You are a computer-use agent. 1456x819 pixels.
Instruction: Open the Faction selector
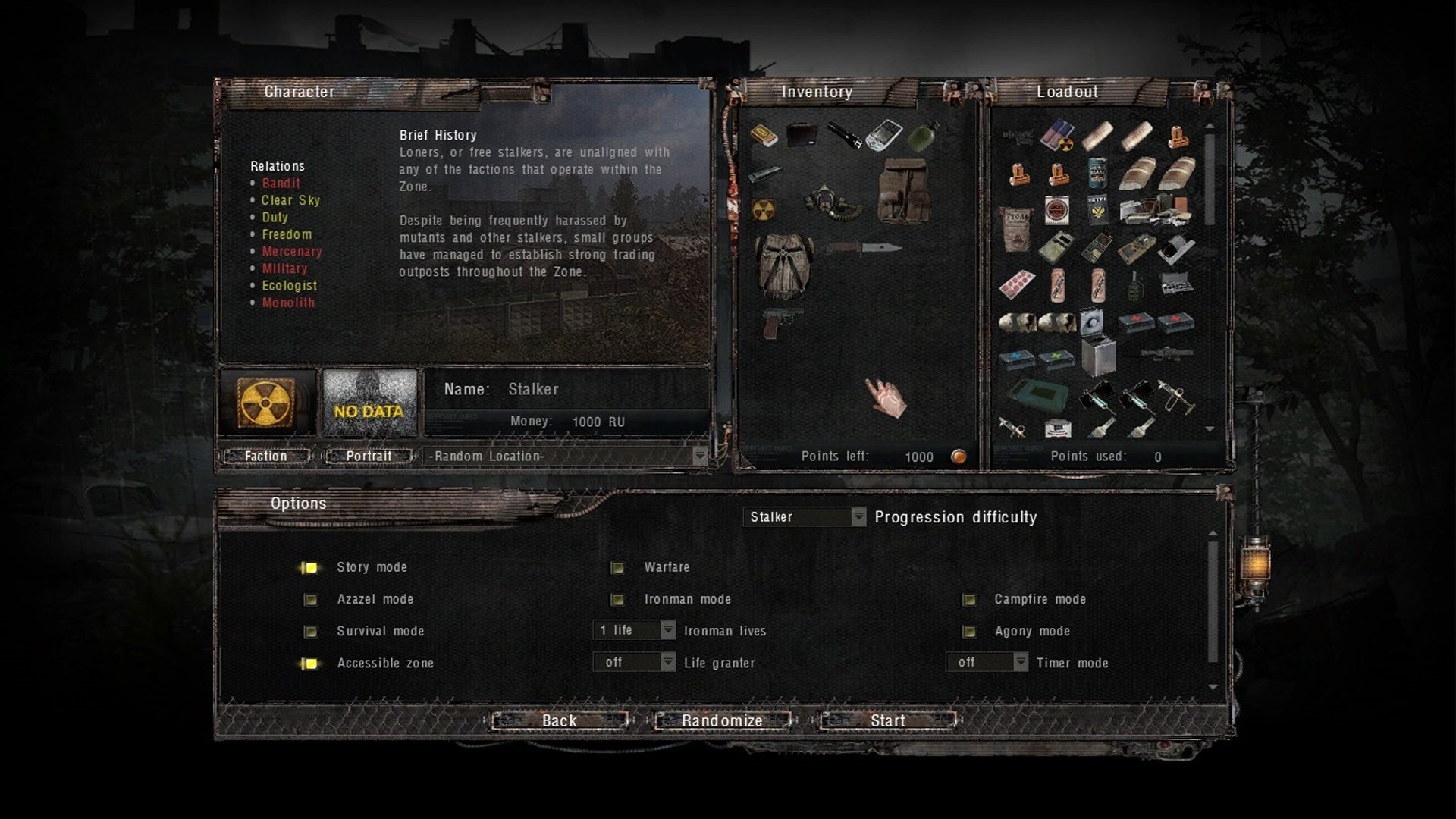pyautogui.click(x=266, y=456)
